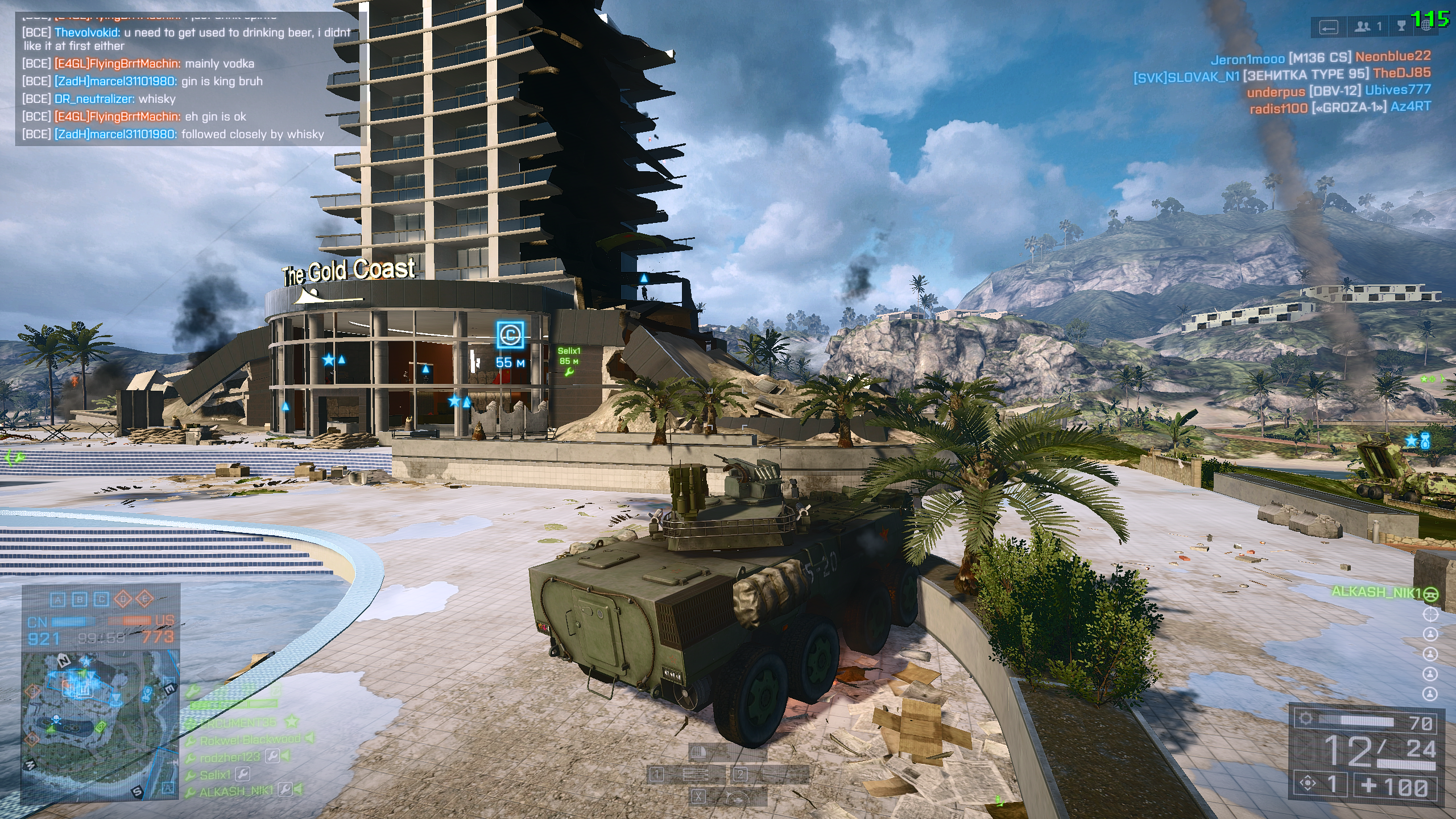Screen dimensions: 1456x819
Task: Open the trophy icon panel
Action: tap(1402, 27)
